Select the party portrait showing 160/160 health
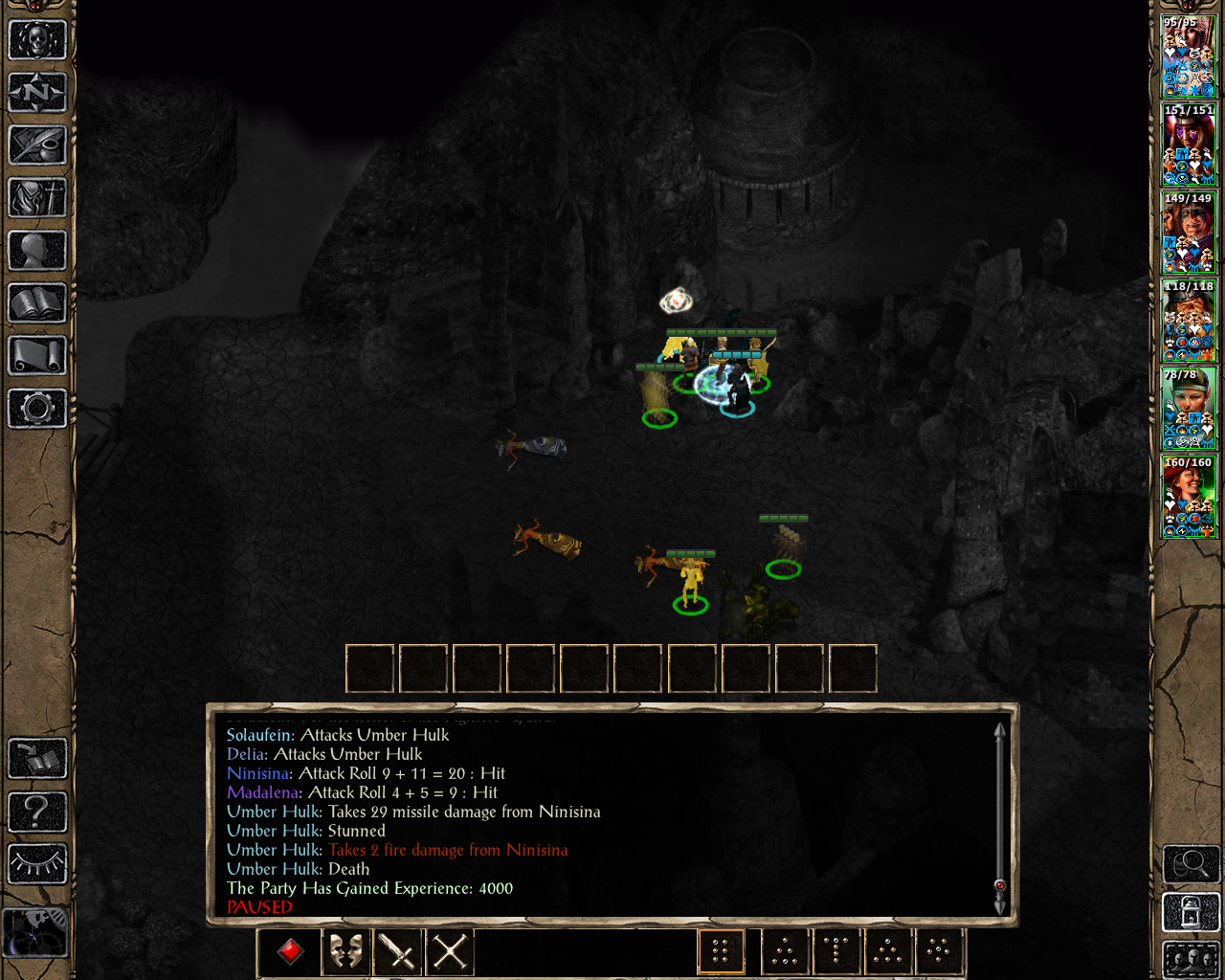The width and height of the screenshot is (1225, 980). pyautogui.click(x=1189, y=497)
